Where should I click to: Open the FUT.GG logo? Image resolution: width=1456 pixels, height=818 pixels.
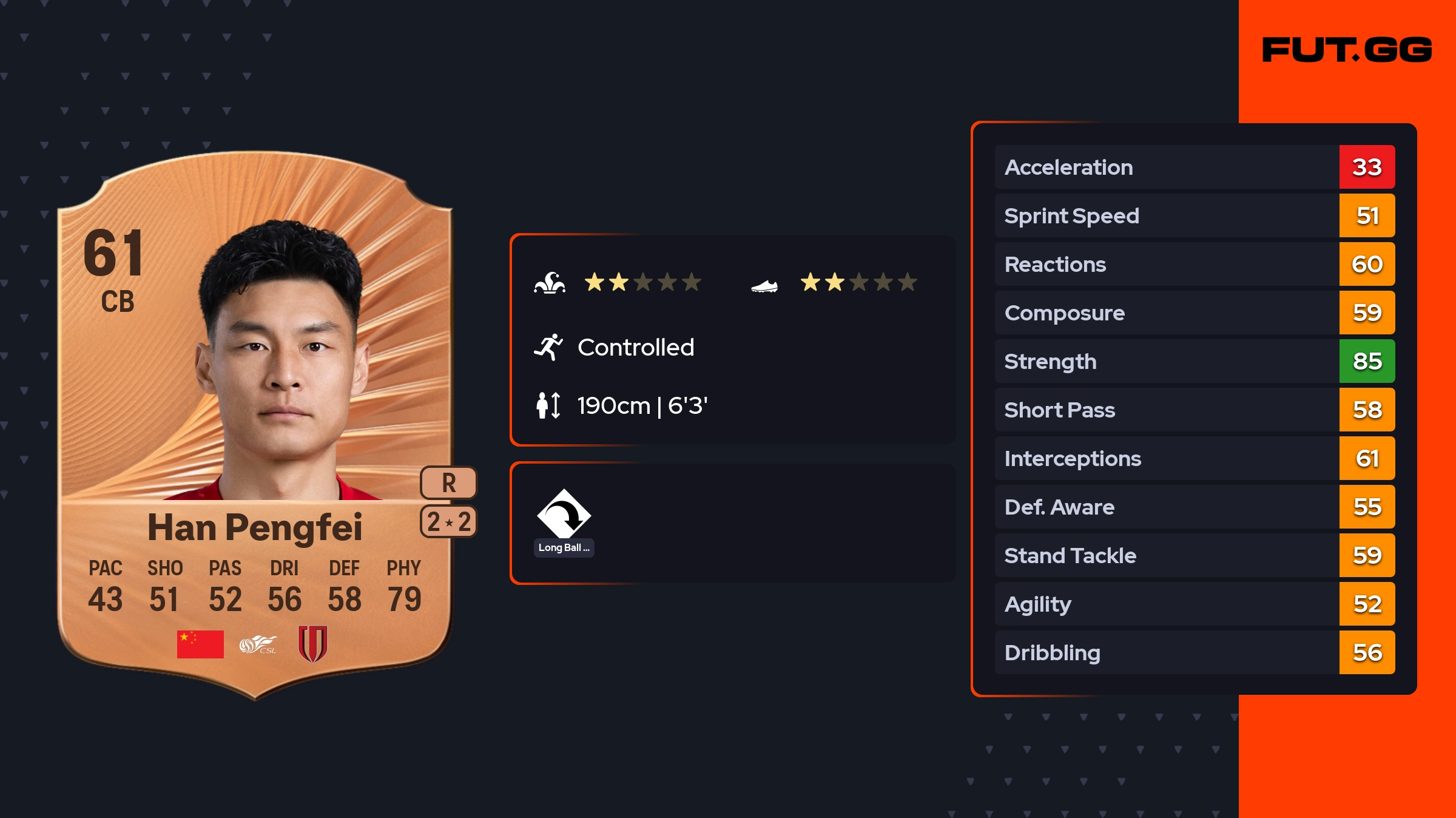1347,50
